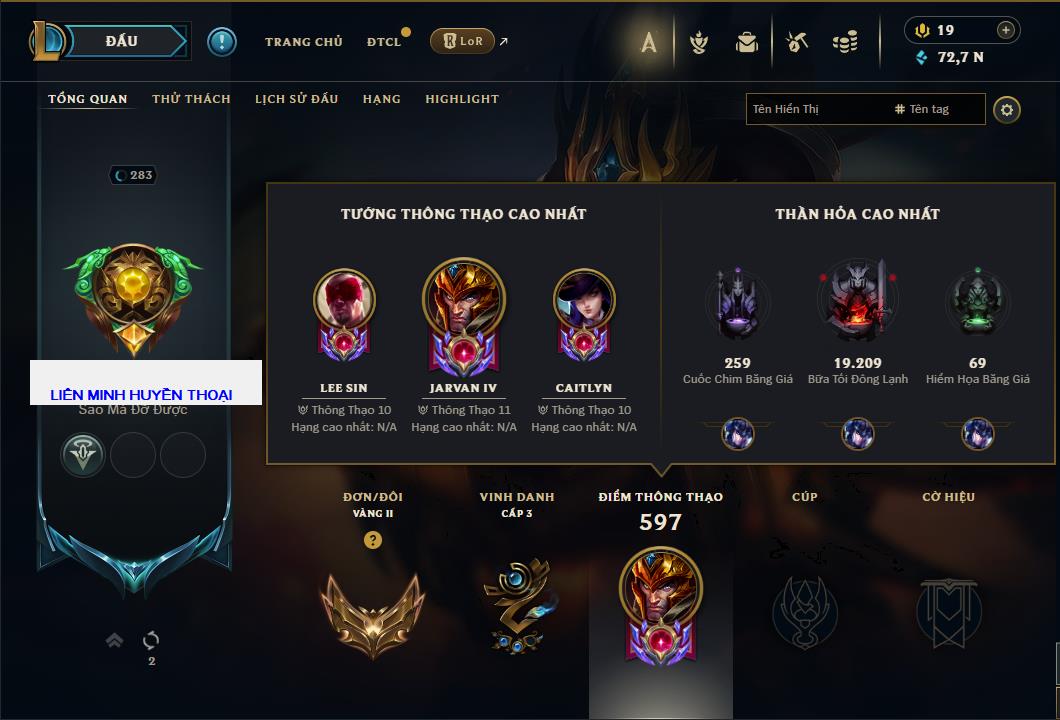Select the TỔNG QUAN overview tab
This screenshot has width=1060, height=720.
88,99
